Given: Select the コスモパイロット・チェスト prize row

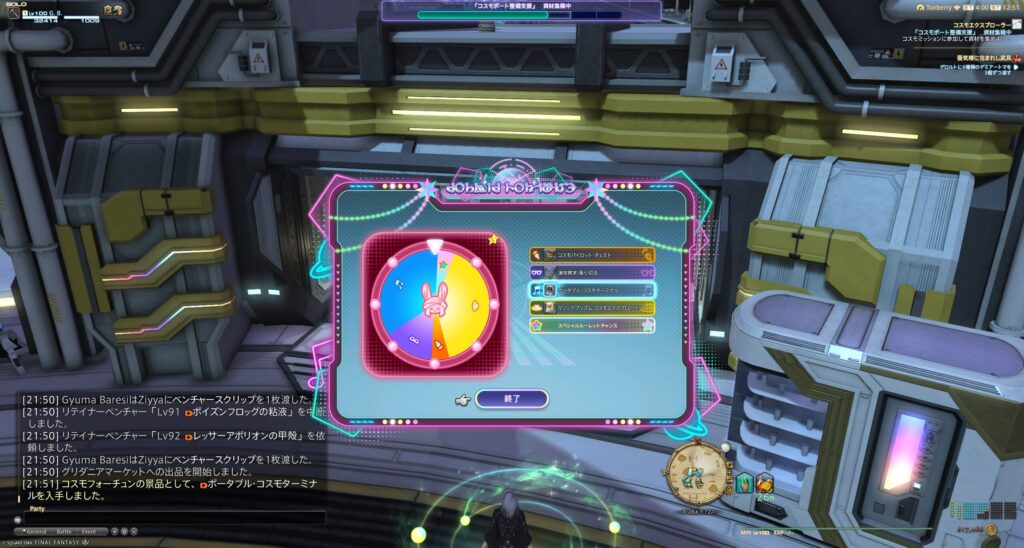Looking at the screenshot, I should click(592, 255).
